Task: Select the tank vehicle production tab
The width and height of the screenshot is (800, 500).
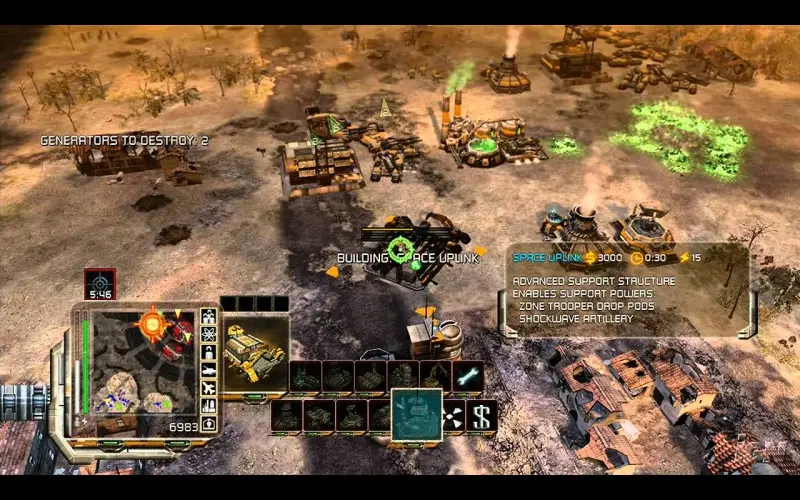Action: (x=209, y=371)
